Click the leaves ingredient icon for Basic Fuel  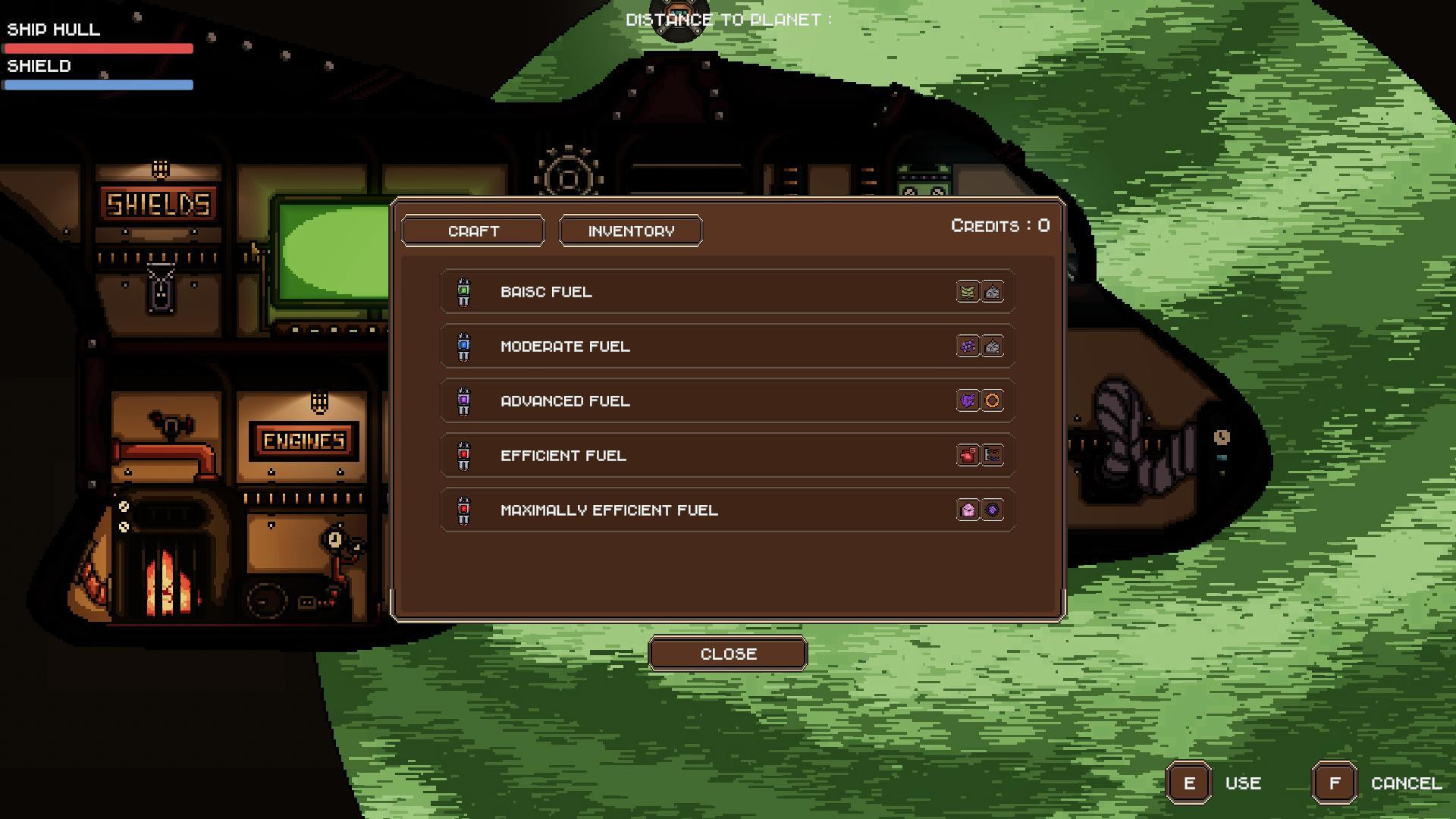(968, 292)
